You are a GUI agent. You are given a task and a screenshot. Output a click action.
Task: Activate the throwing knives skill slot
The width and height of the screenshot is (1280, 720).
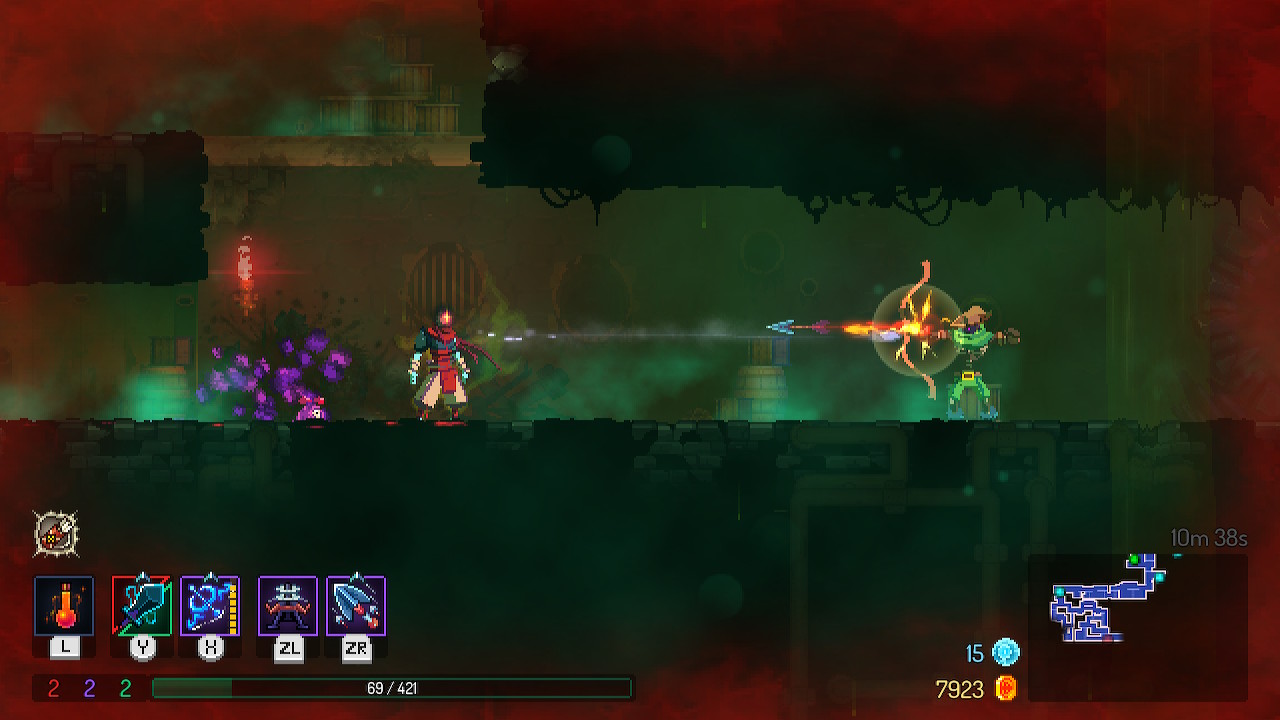356,605
